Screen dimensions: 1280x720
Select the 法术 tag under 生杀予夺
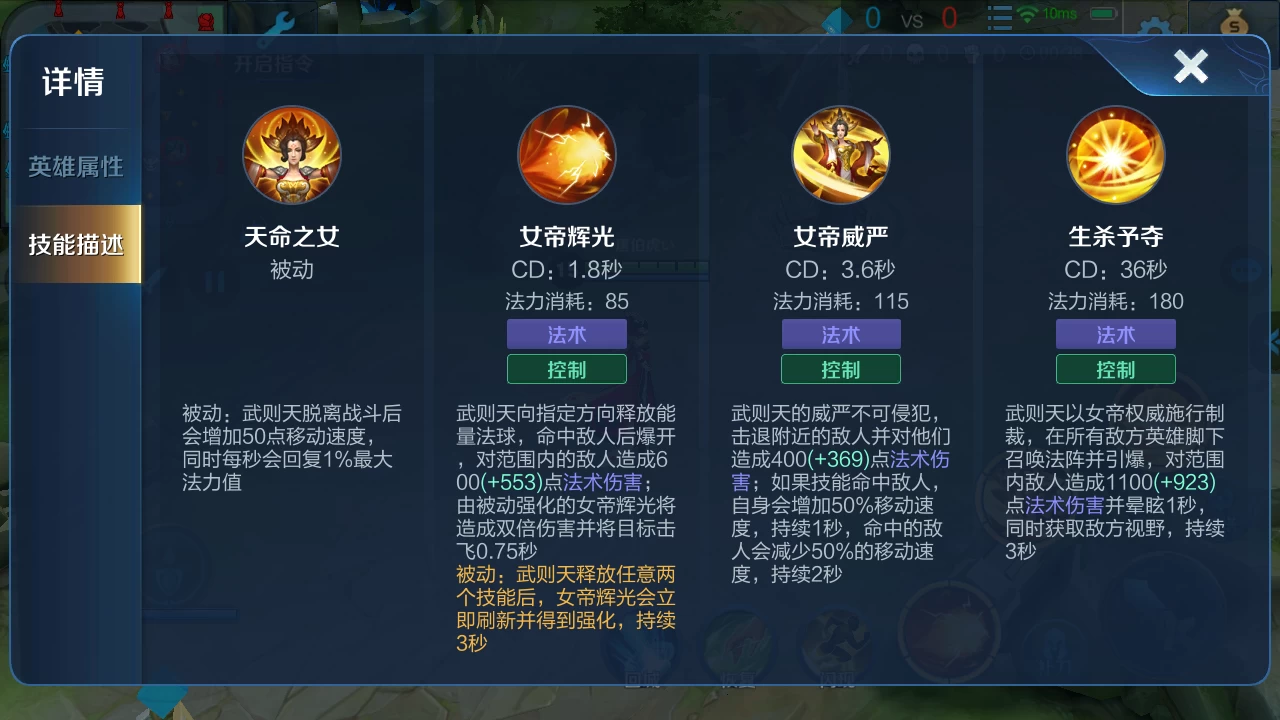[1116, 335]
